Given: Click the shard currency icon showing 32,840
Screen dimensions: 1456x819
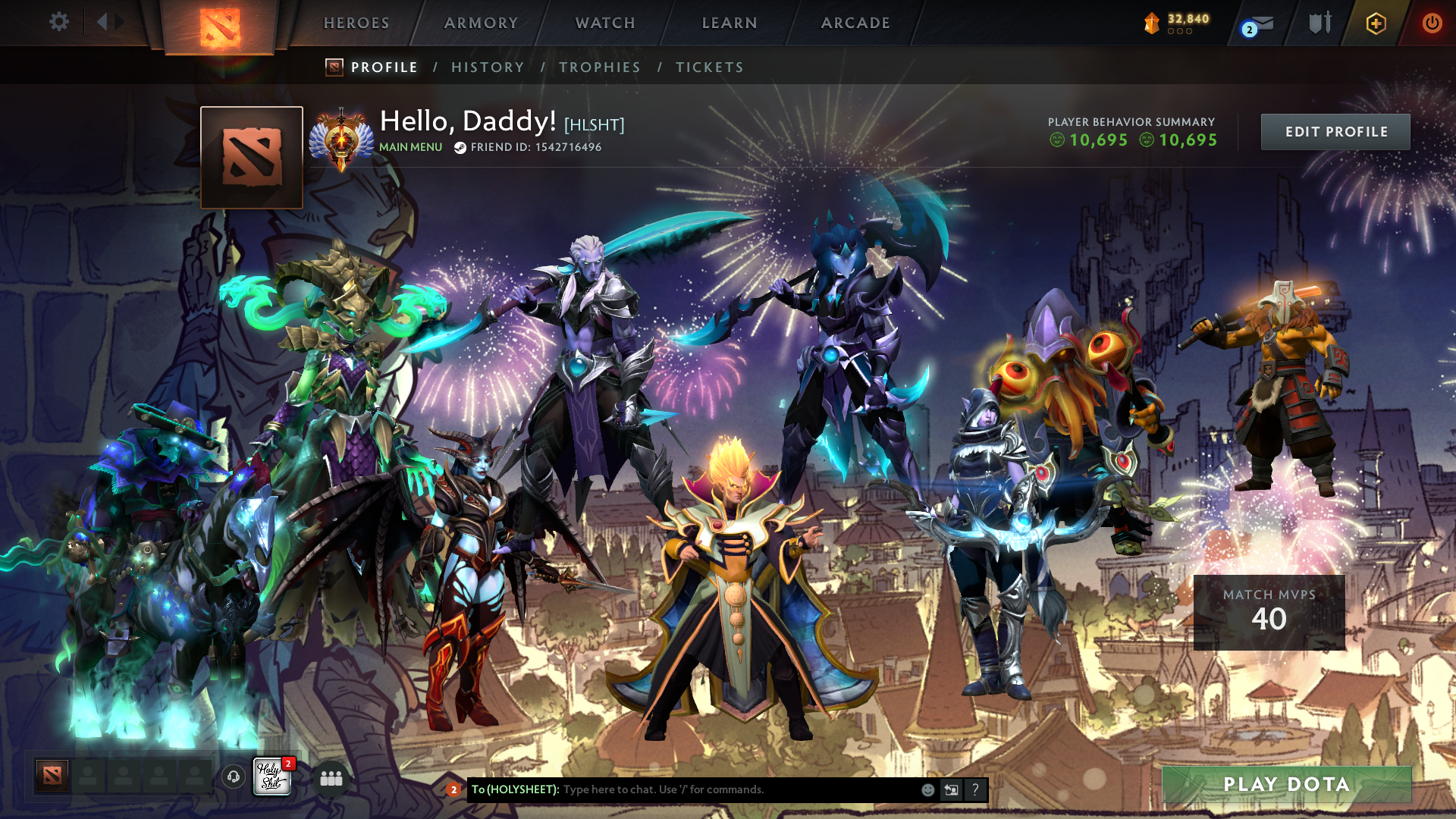Looking at the screenshot, I should click(x=1151, y=23).
